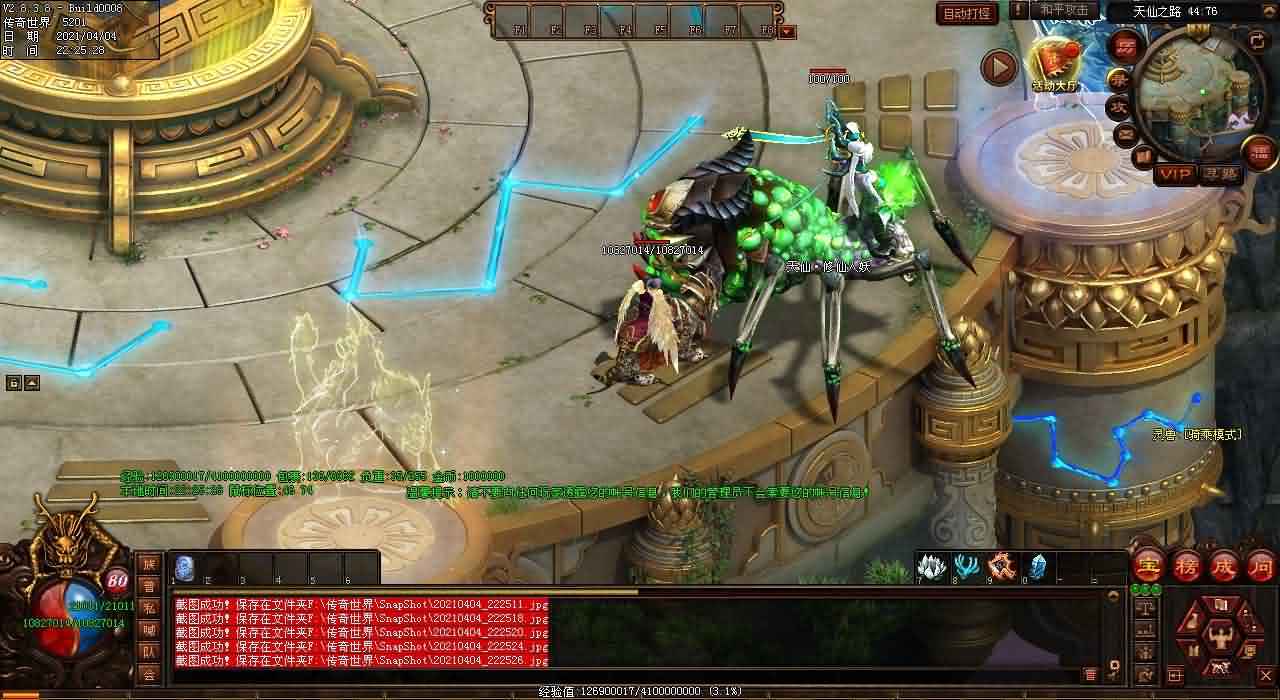Image resolution: width=1280 pixels, height=700 pixels.
Task: Open the 宝 treasure shop button
Action: pos(1147,565)
